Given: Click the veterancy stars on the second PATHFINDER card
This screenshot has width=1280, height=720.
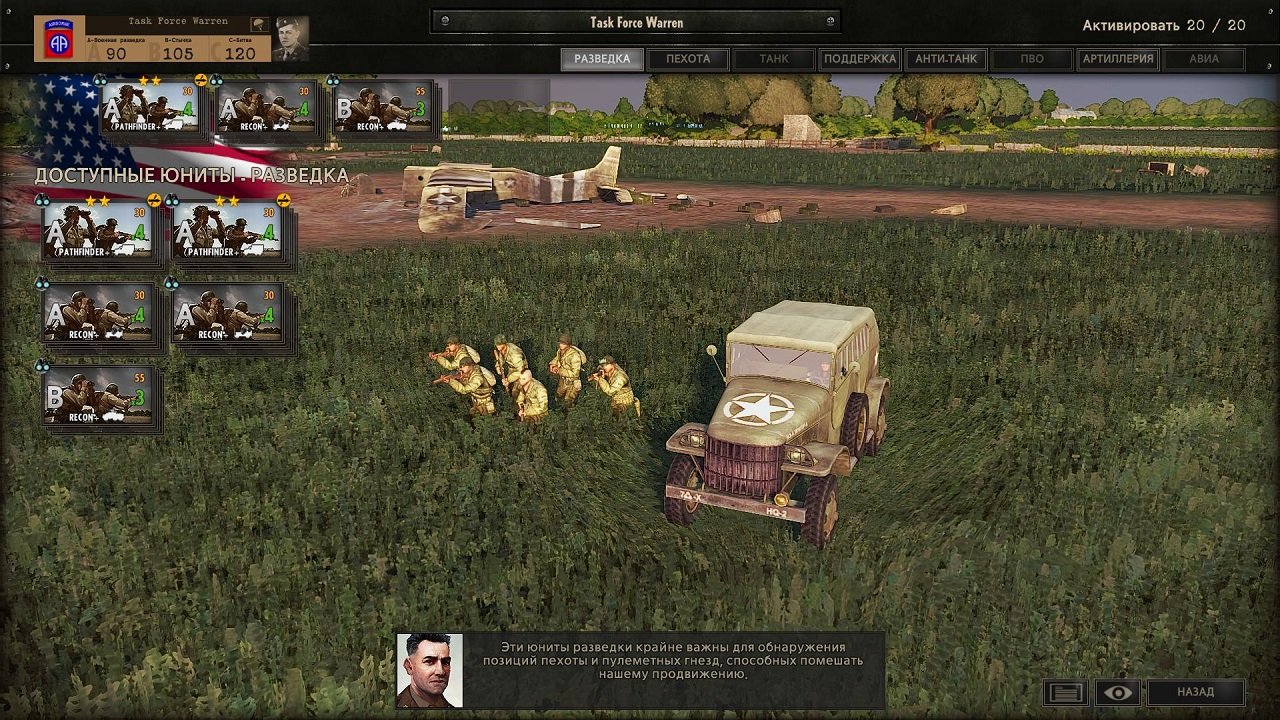Looking at the screenshot, I should (x=227, y=200).
